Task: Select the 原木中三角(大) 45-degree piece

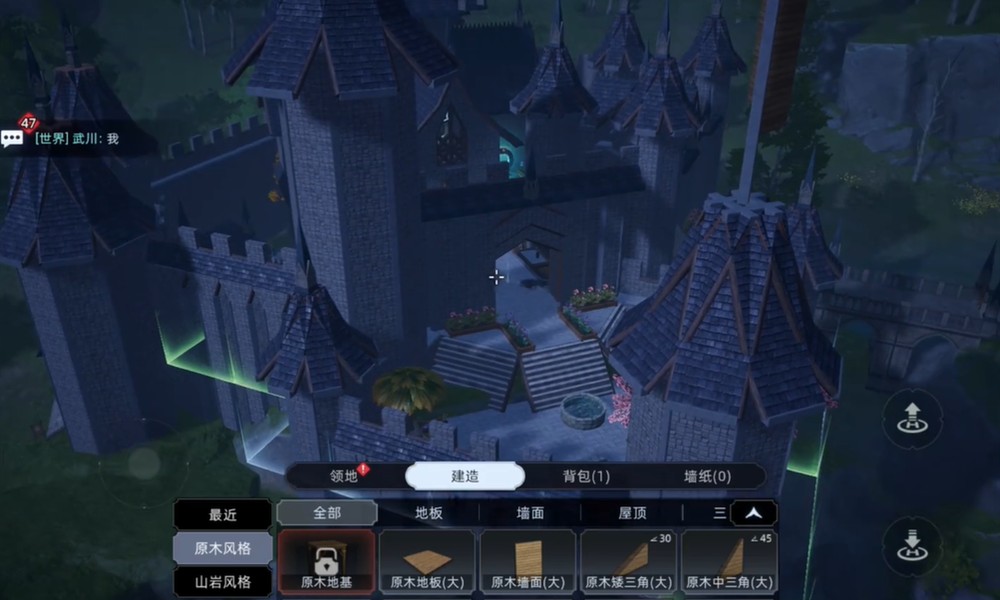Action: pos(729,562)
